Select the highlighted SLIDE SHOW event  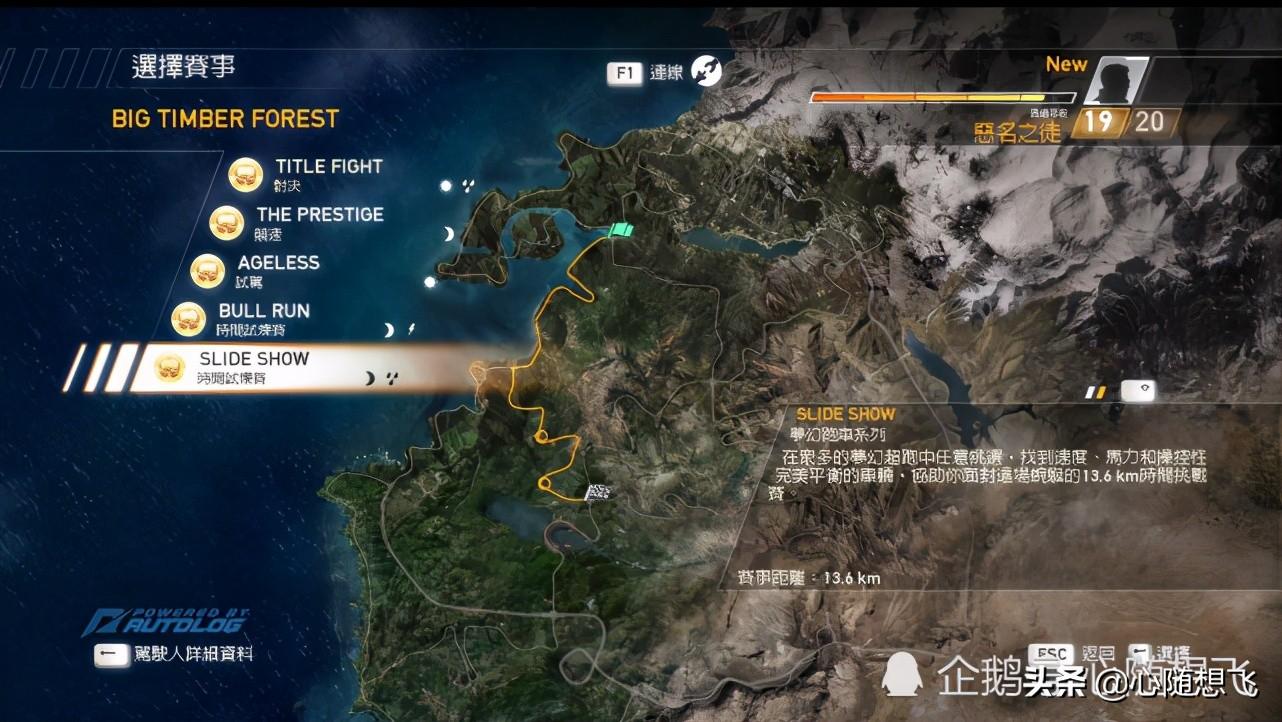254,359
